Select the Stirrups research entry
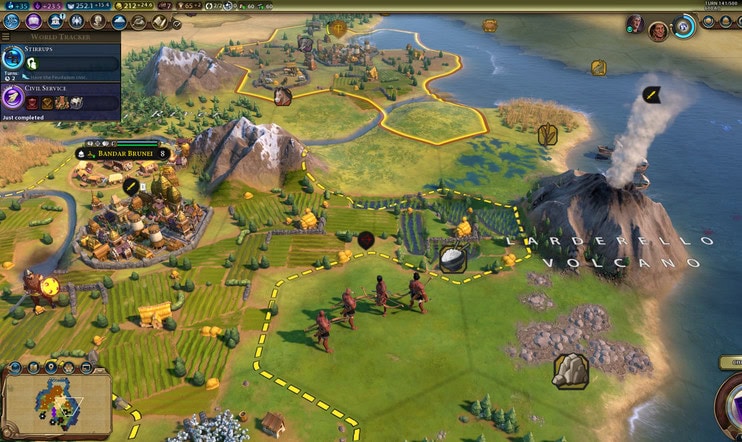 pyautogui.click(x=60, y=62)
